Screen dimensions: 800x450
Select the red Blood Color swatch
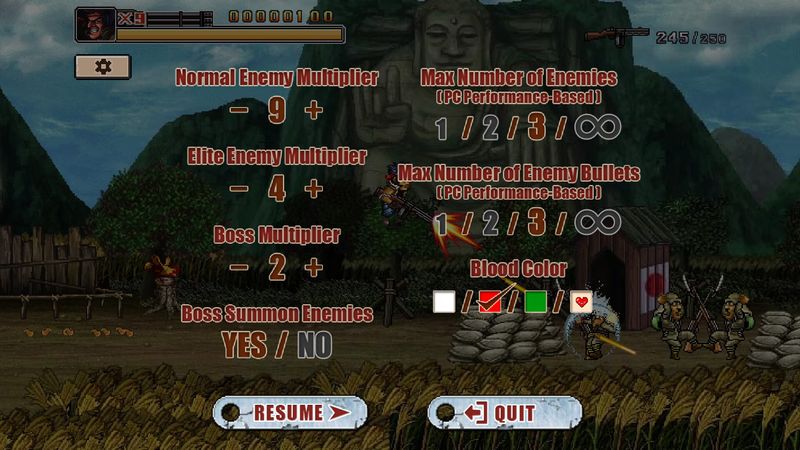click(x=490, y=301)
